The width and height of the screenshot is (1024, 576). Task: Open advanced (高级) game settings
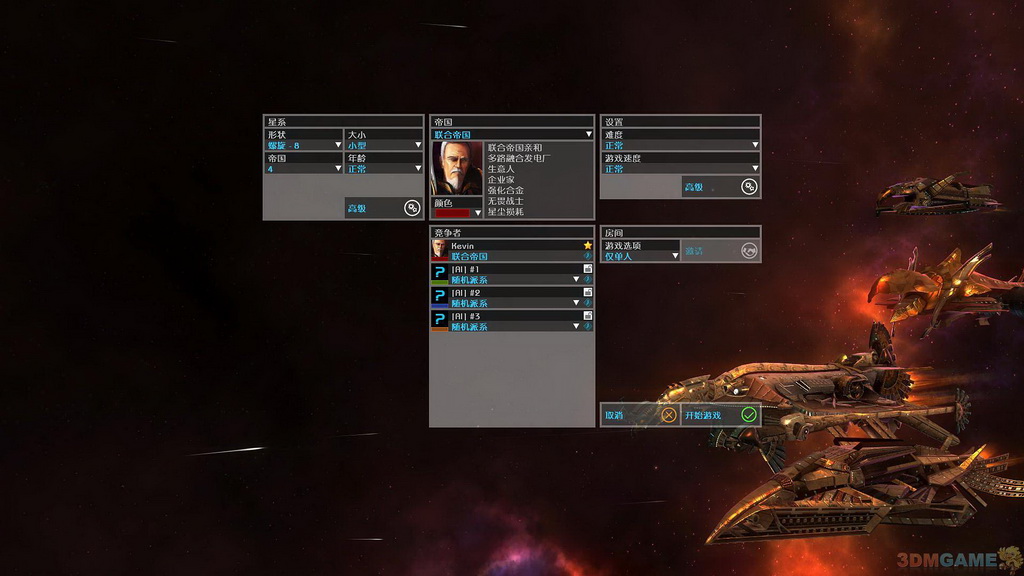[x=720, y=187]
